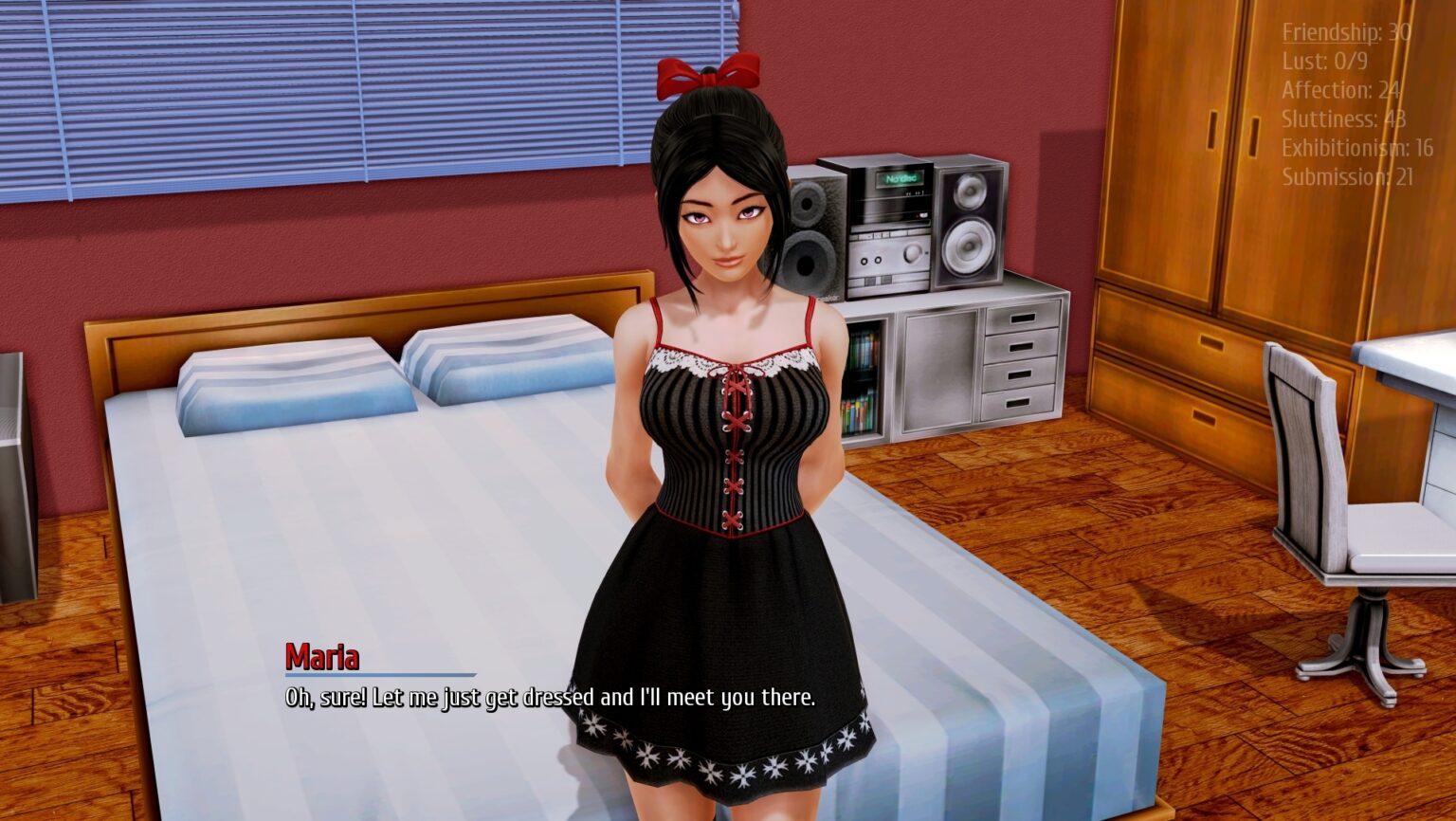Click Maria's name label in red
The image size is (1456, 821).
(323, 654)
